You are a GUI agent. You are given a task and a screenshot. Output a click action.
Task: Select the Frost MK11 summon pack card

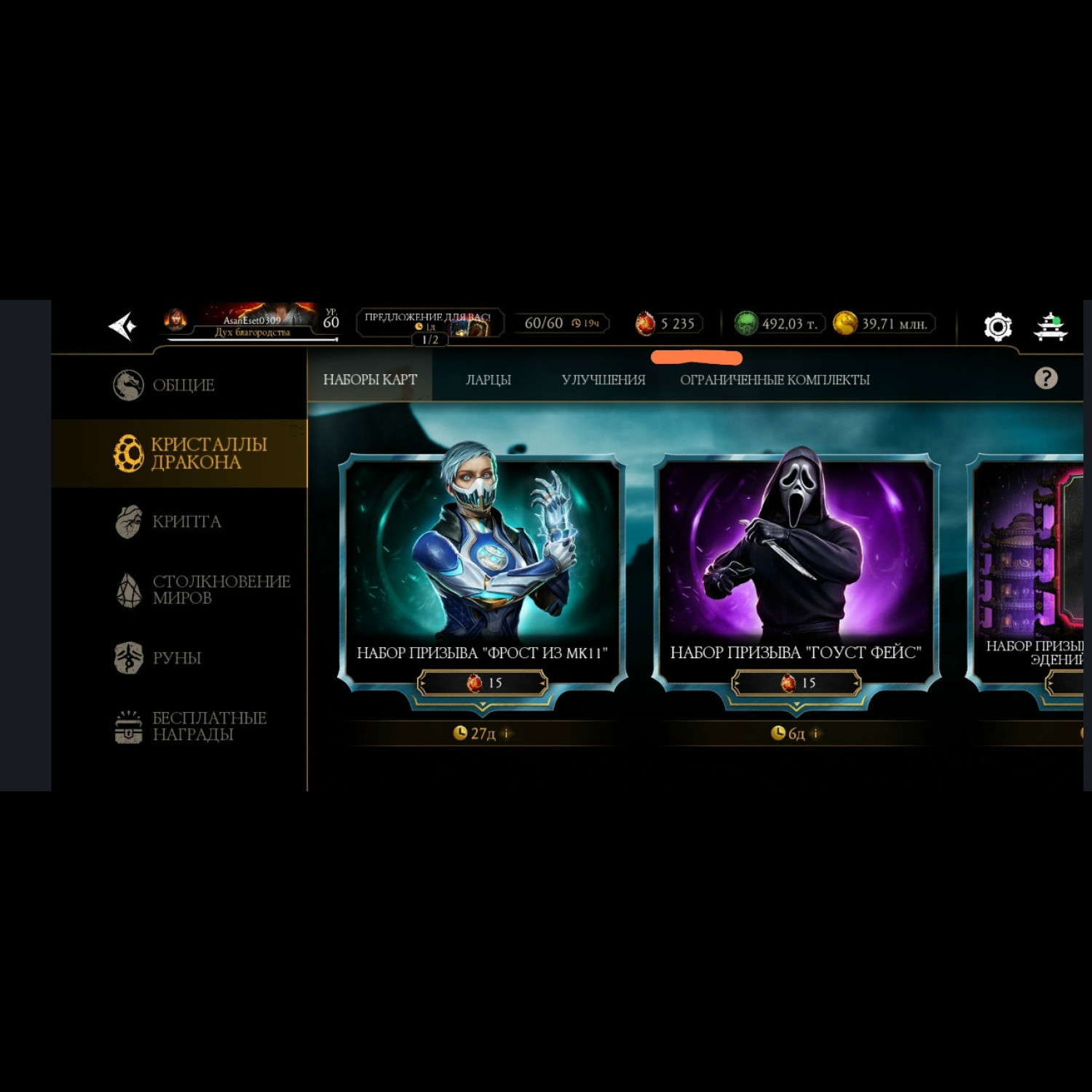[482, 553]
